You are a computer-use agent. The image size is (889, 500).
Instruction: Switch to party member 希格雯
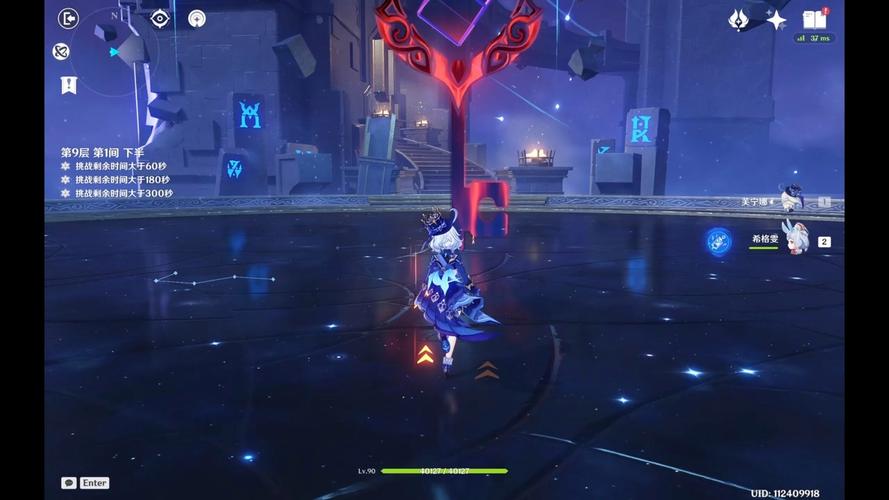coord(795,240)
